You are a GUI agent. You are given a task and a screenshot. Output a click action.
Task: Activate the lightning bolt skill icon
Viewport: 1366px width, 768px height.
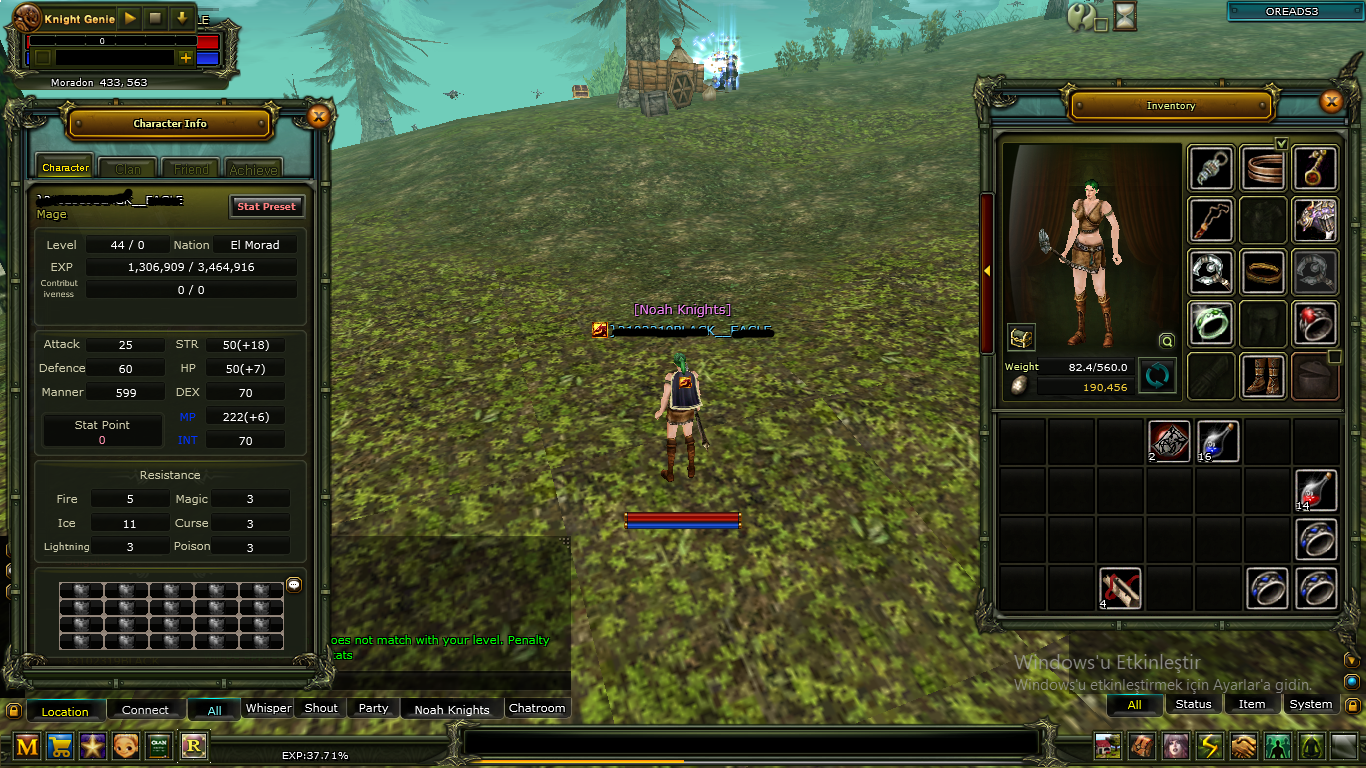(x=1210, y=746)
